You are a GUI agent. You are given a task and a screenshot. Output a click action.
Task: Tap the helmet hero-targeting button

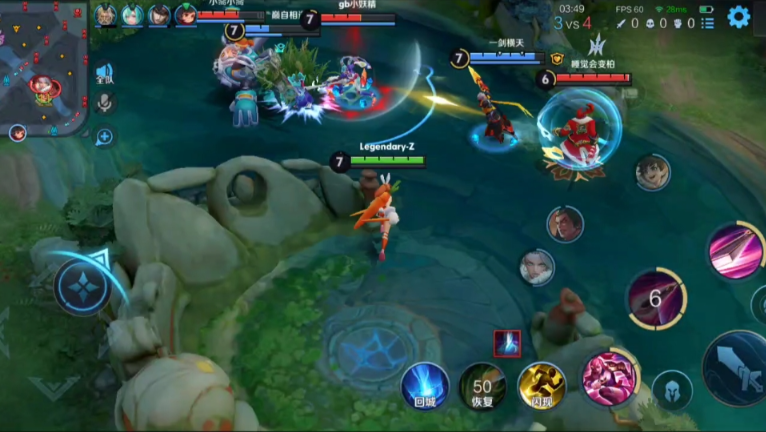coord(672,391)
